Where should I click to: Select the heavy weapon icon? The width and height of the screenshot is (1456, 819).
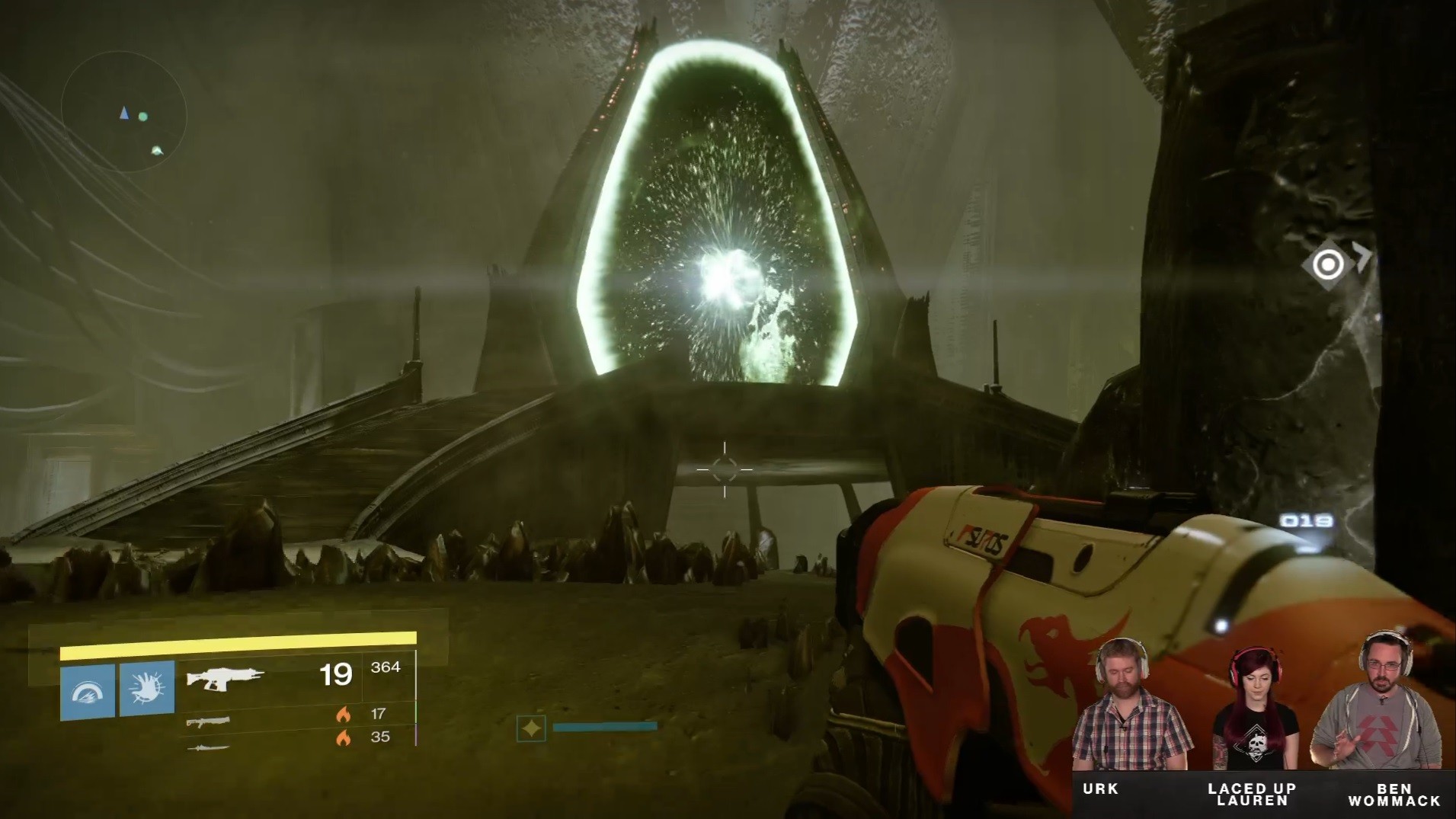pos(207,747)
